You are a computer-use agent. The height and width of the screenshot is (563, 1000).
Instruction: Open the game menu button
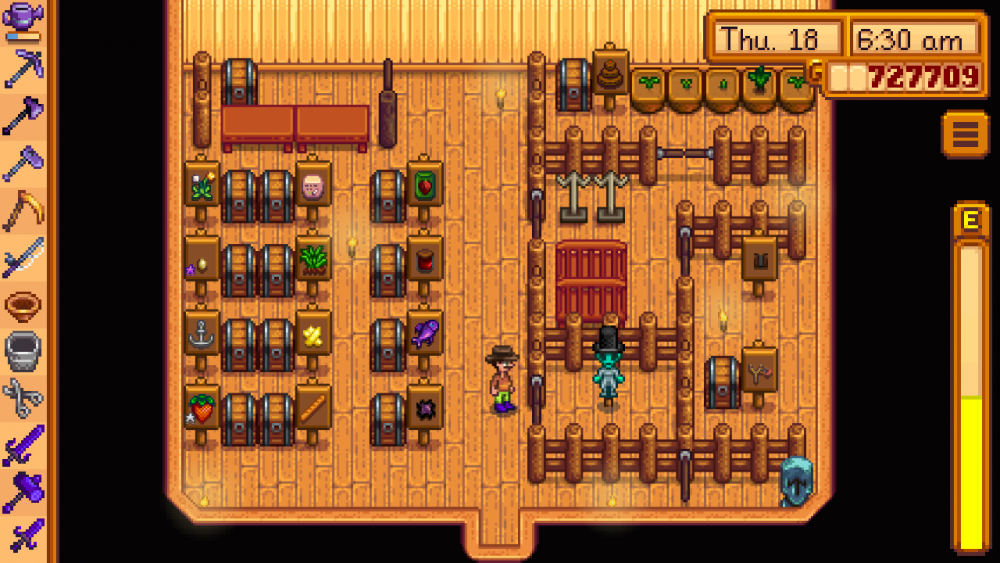pos(964,134)
